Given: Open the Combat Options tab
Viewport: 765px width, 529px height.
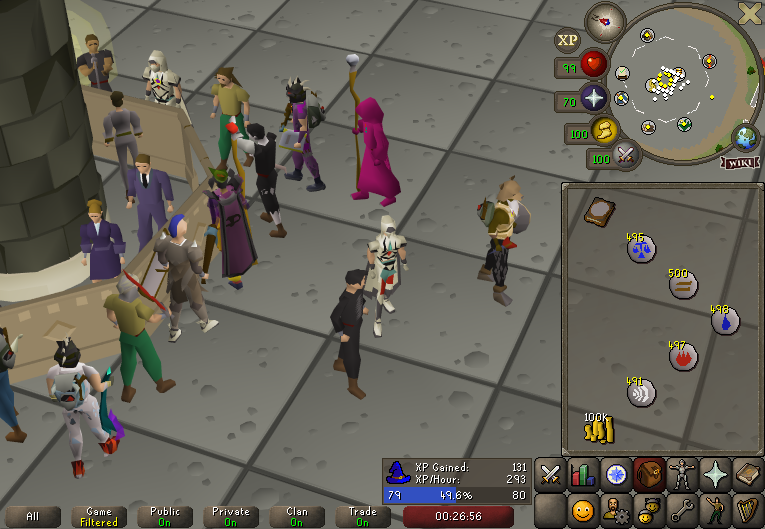Looking at the screenshot, I should 550,473.
